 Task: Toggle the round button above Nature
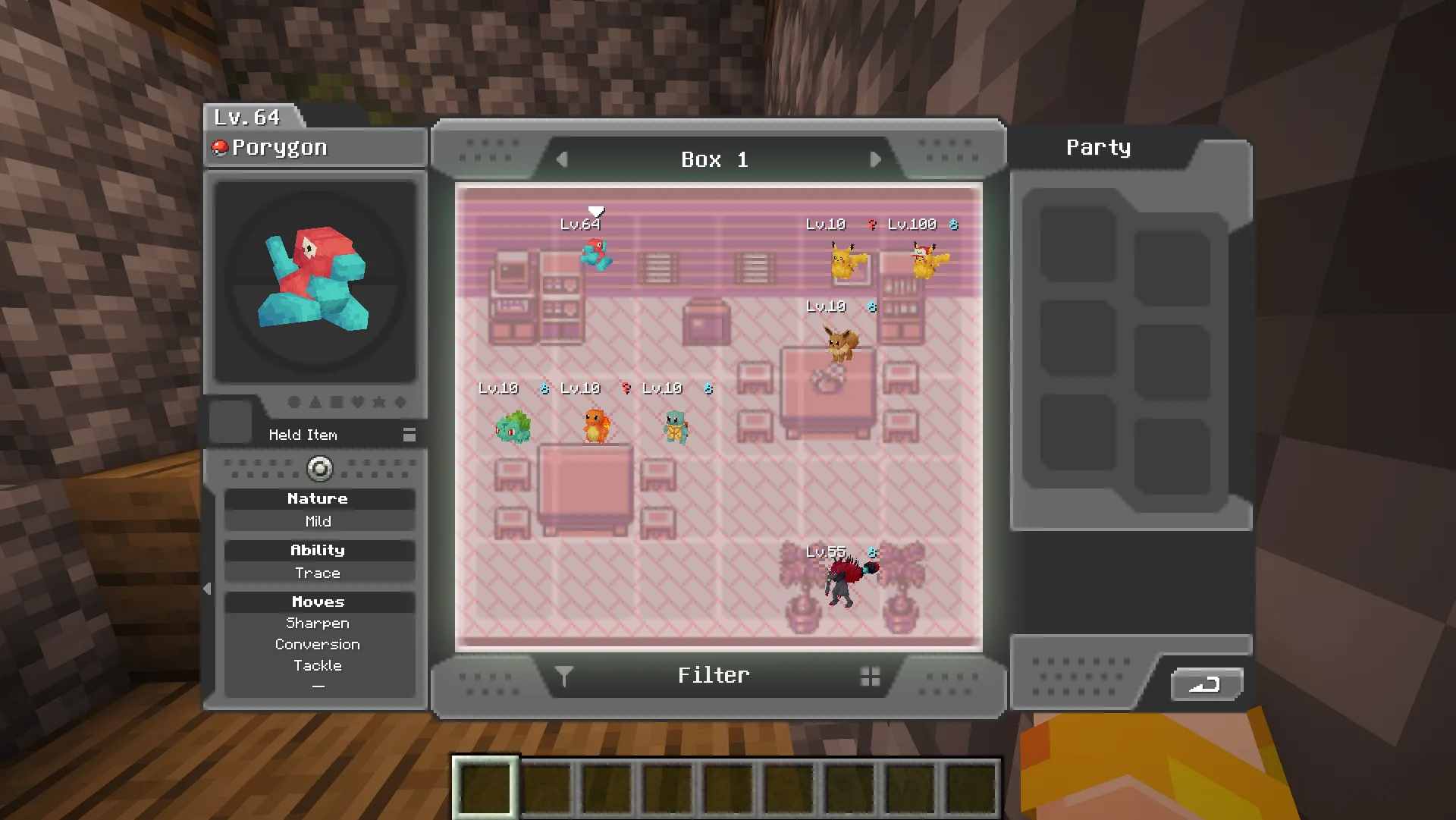319,469
